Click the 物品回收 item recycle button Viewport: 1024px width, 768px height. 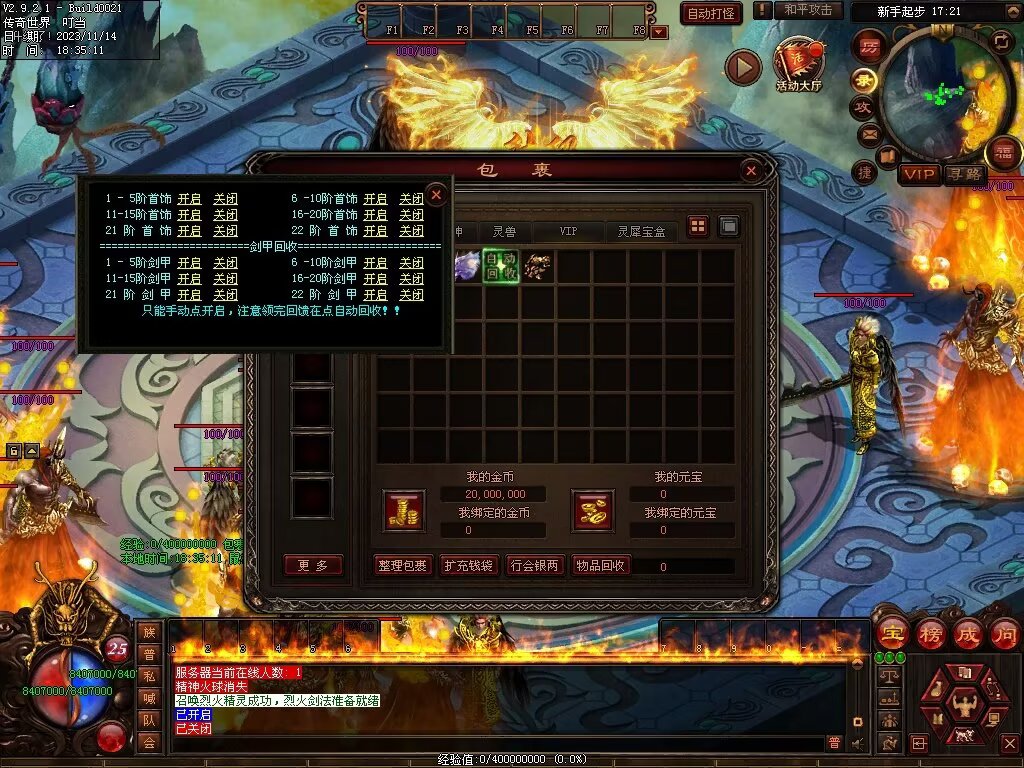tap(600, 566)
